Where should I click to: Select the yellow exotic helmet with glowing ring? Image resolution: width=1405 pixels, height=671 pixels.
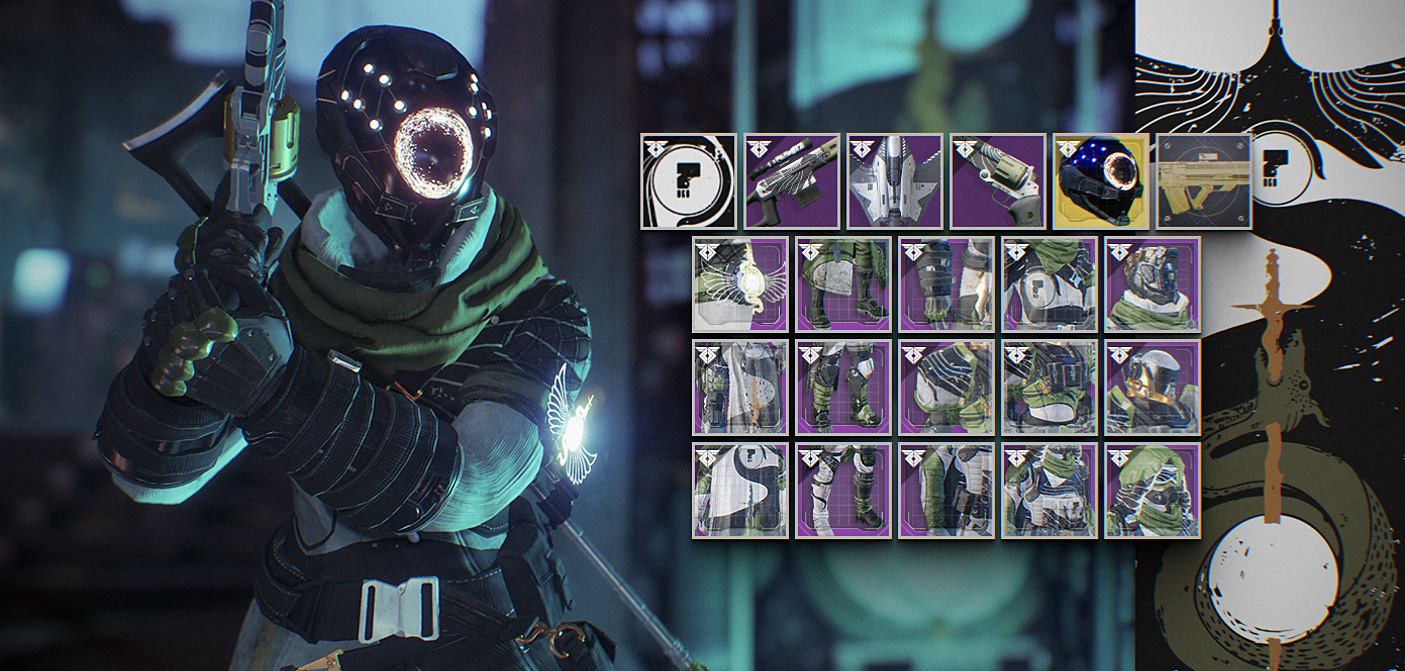[x=1100, y=181]
